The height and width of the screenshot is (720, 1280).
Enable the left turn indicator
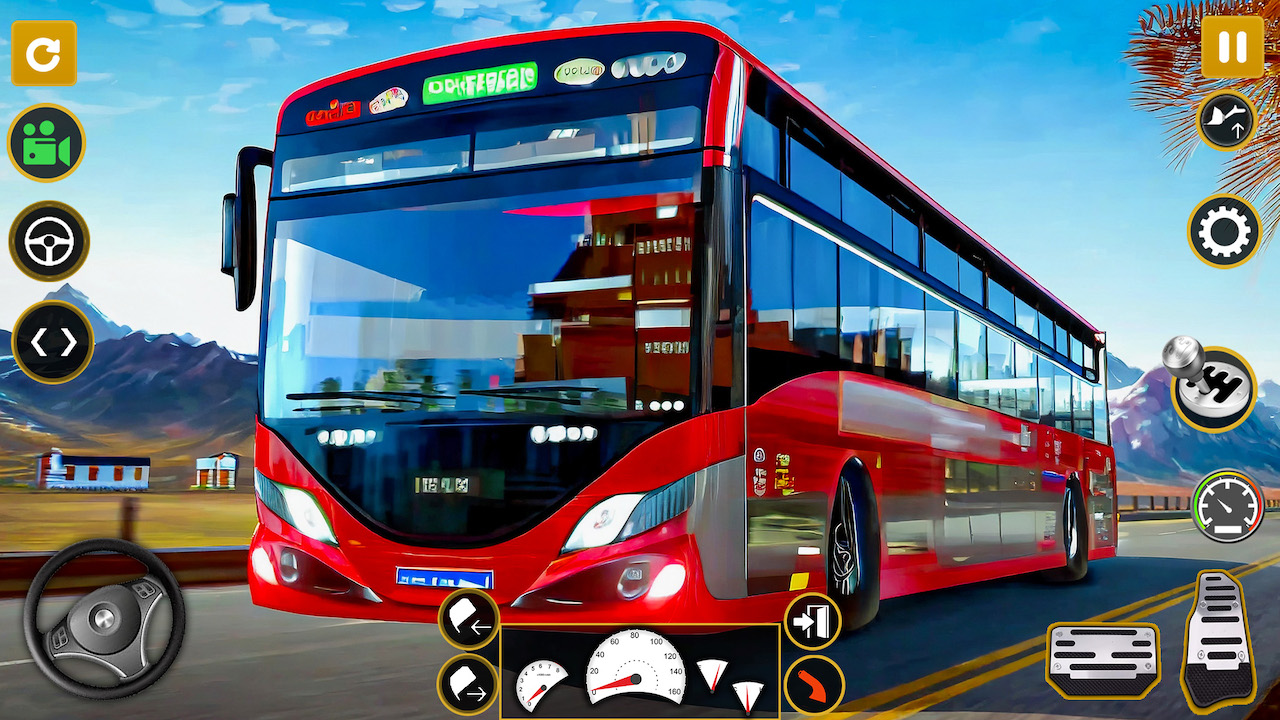point(467,618)
